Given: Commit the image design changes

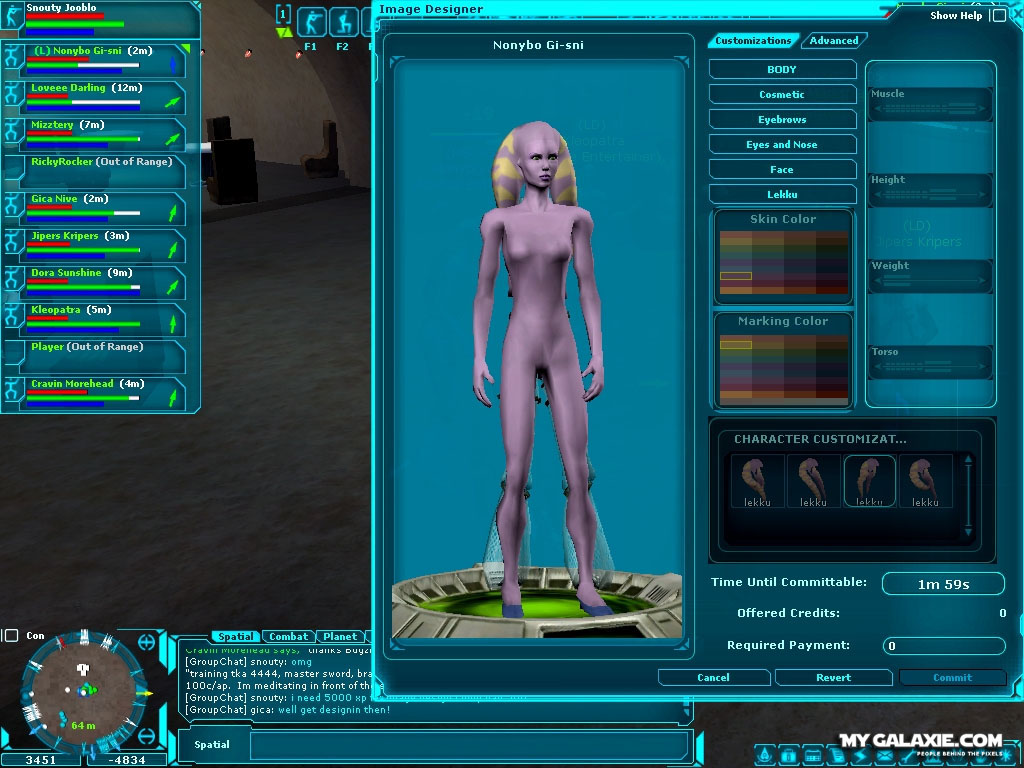Looking at the screenshot, I should (952, 677).
